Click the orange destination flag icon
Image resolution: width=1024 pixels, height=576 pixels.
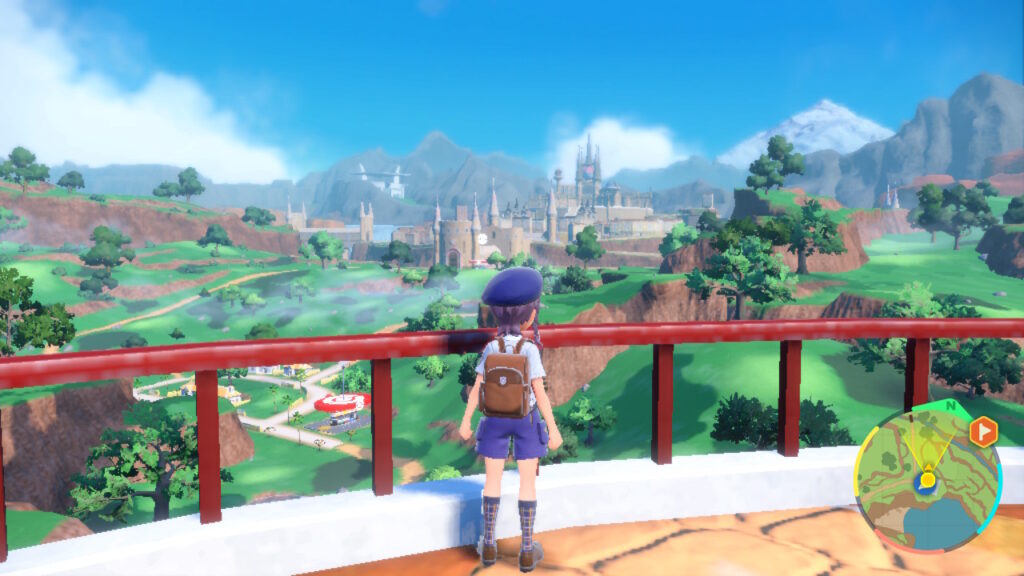pyautogui.click(x=983, y=431)
